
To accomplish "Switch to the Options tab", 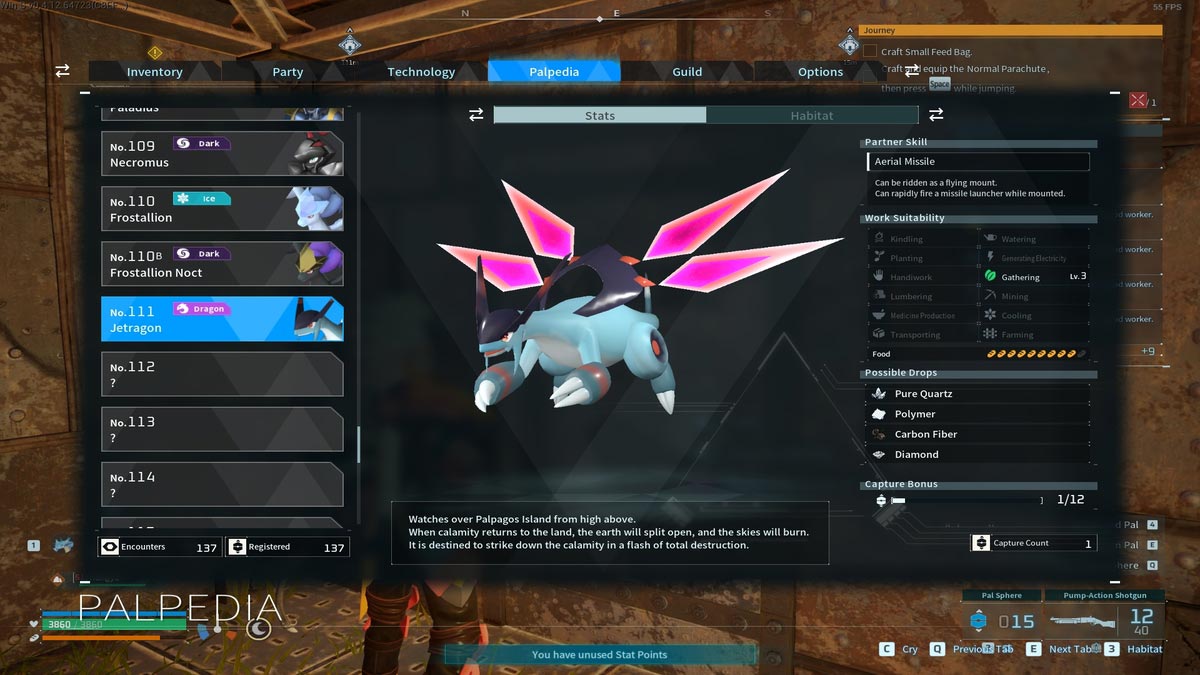I will coord(820,72).
